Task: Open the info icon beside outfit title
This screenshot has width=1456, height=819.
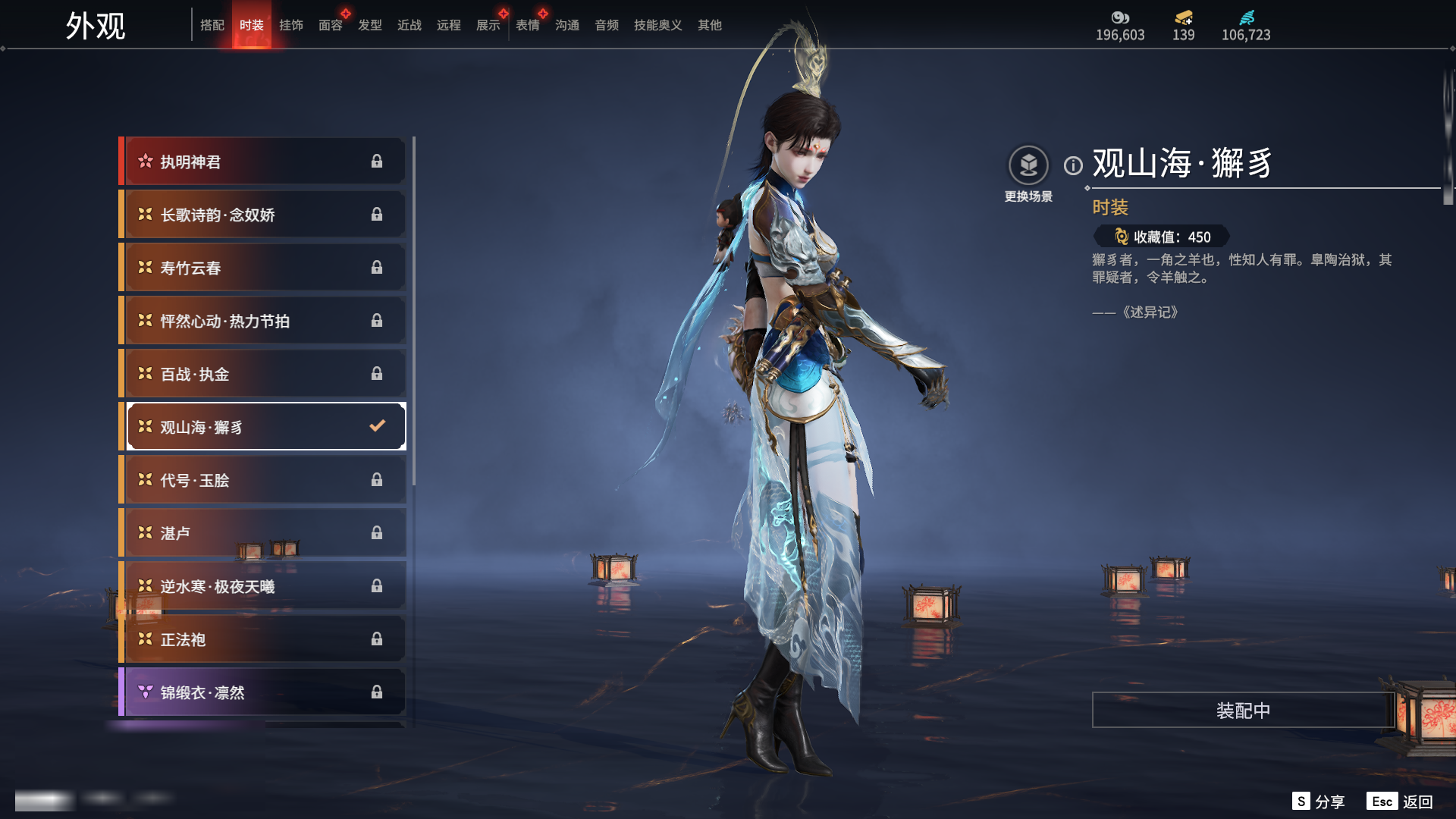Action: pyautogui.click(x=1073, y=165)
